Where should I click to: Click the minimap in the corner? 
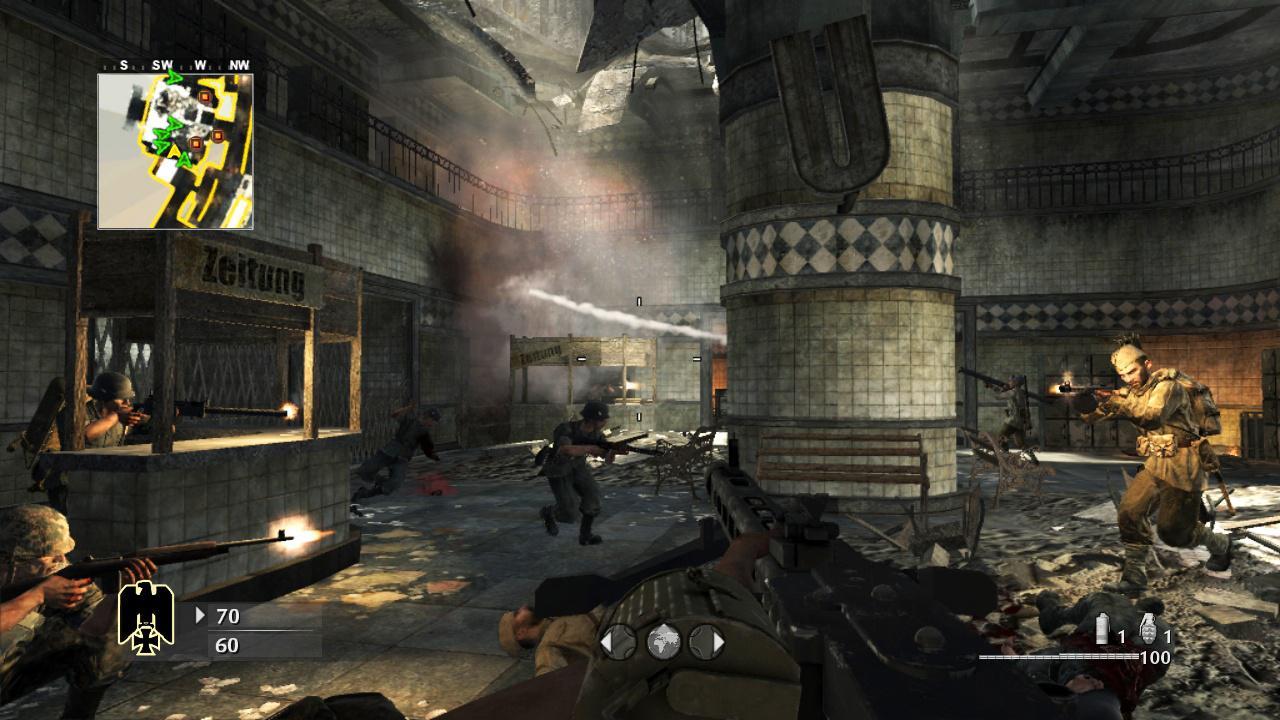click(x=175, y=151)
